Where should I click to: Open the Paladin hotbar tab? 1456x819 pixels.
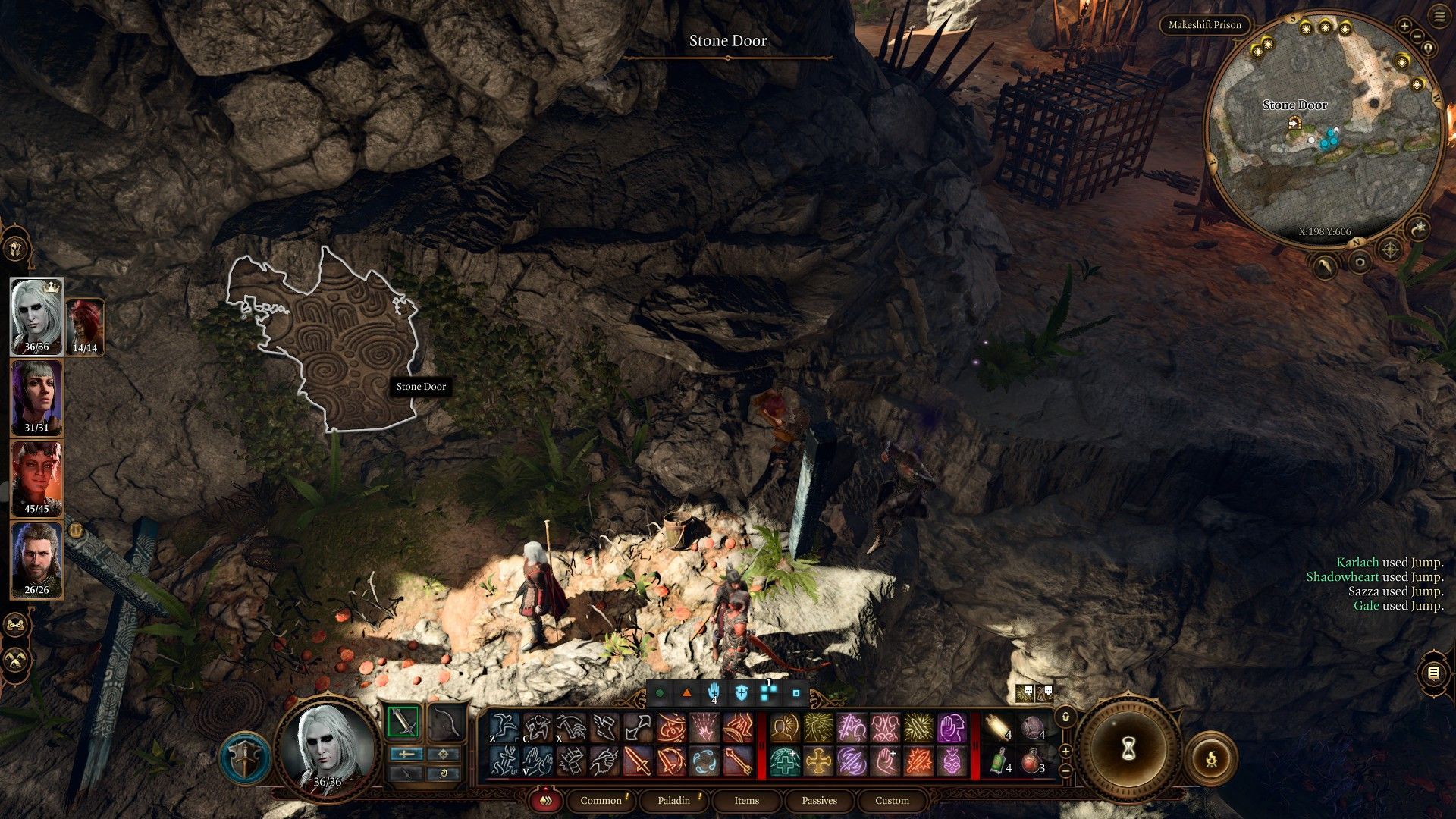pos(673,800)
